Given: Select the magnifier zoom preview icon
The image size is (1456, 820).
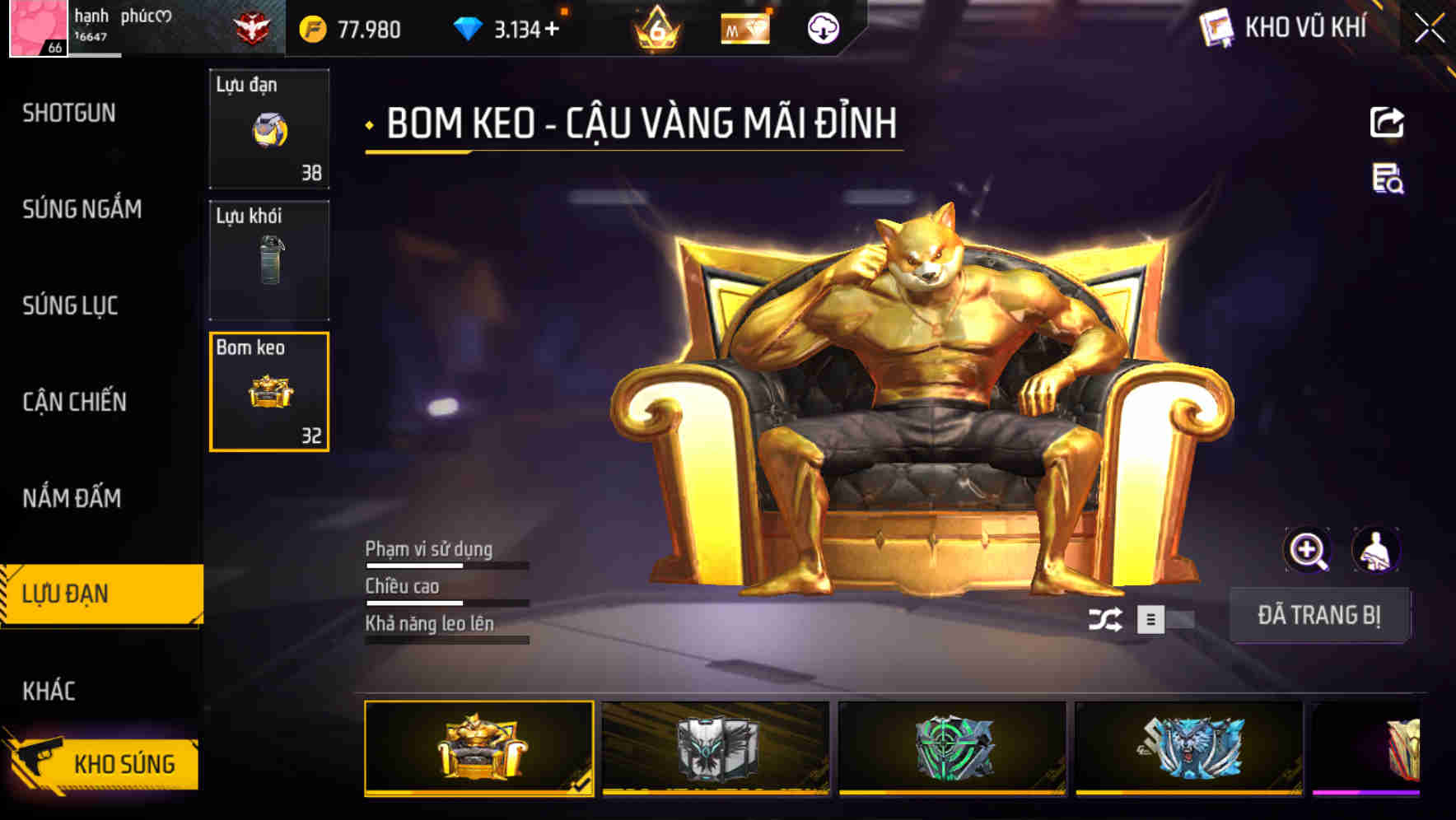Looking at the screenshot, I should coord(1308,550).
